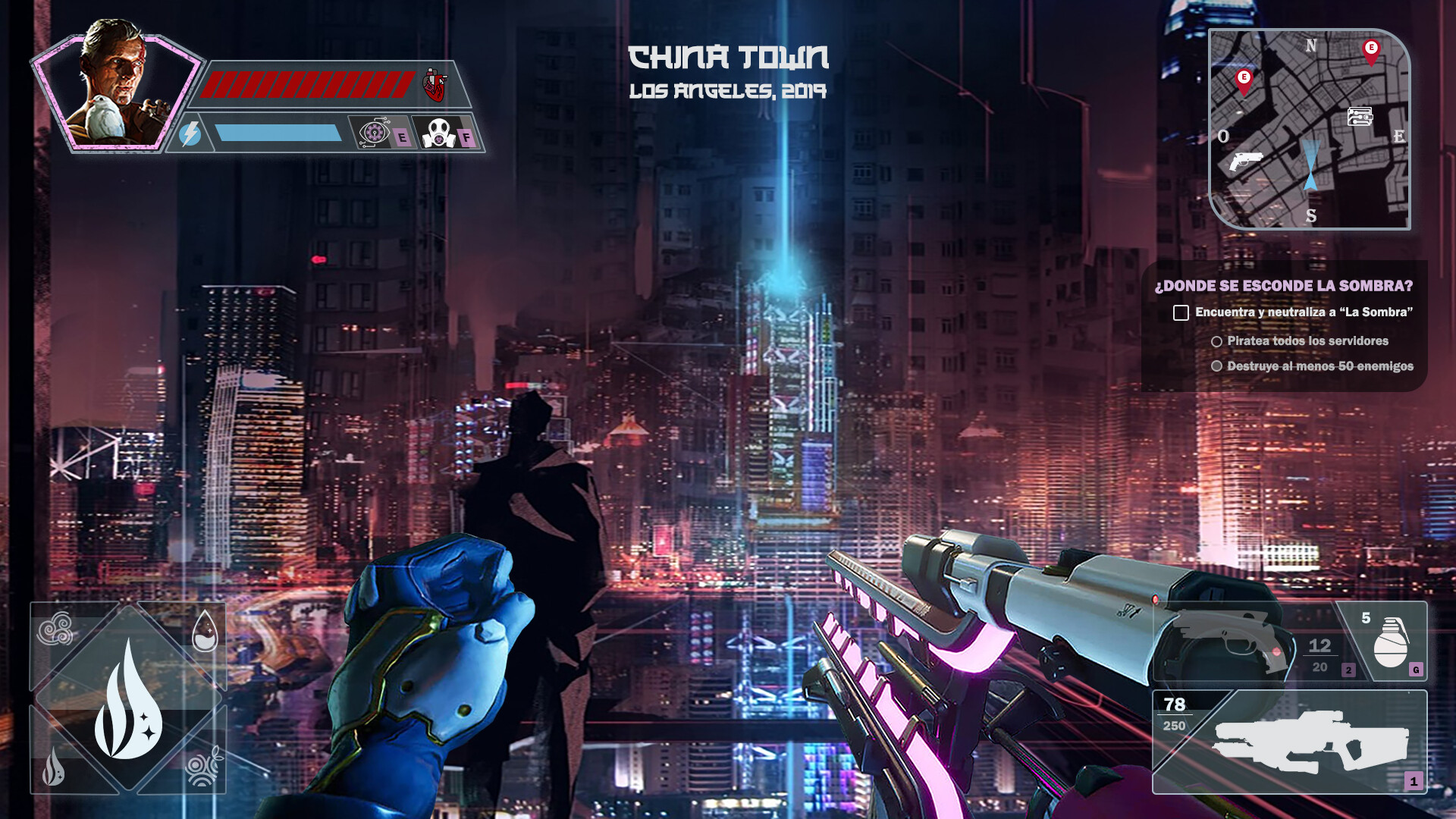
Task: Equip the assault rifle weapon slot
Action: 1309,742
